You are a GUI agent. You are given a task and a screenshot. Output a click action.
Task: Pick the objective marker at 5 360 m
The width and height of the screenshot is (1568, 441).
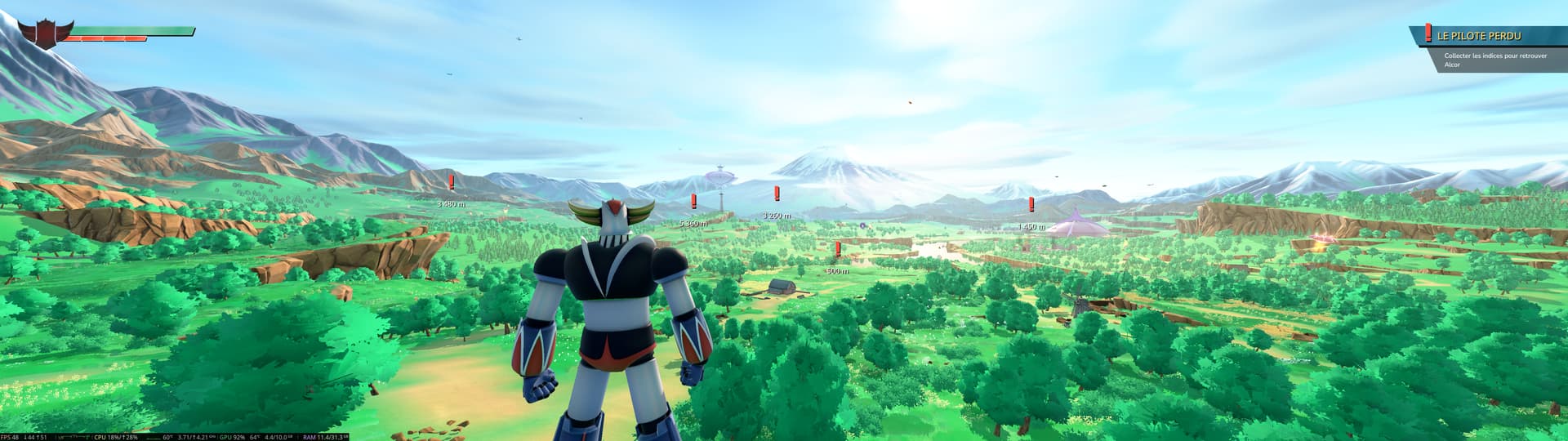[694, 202]
